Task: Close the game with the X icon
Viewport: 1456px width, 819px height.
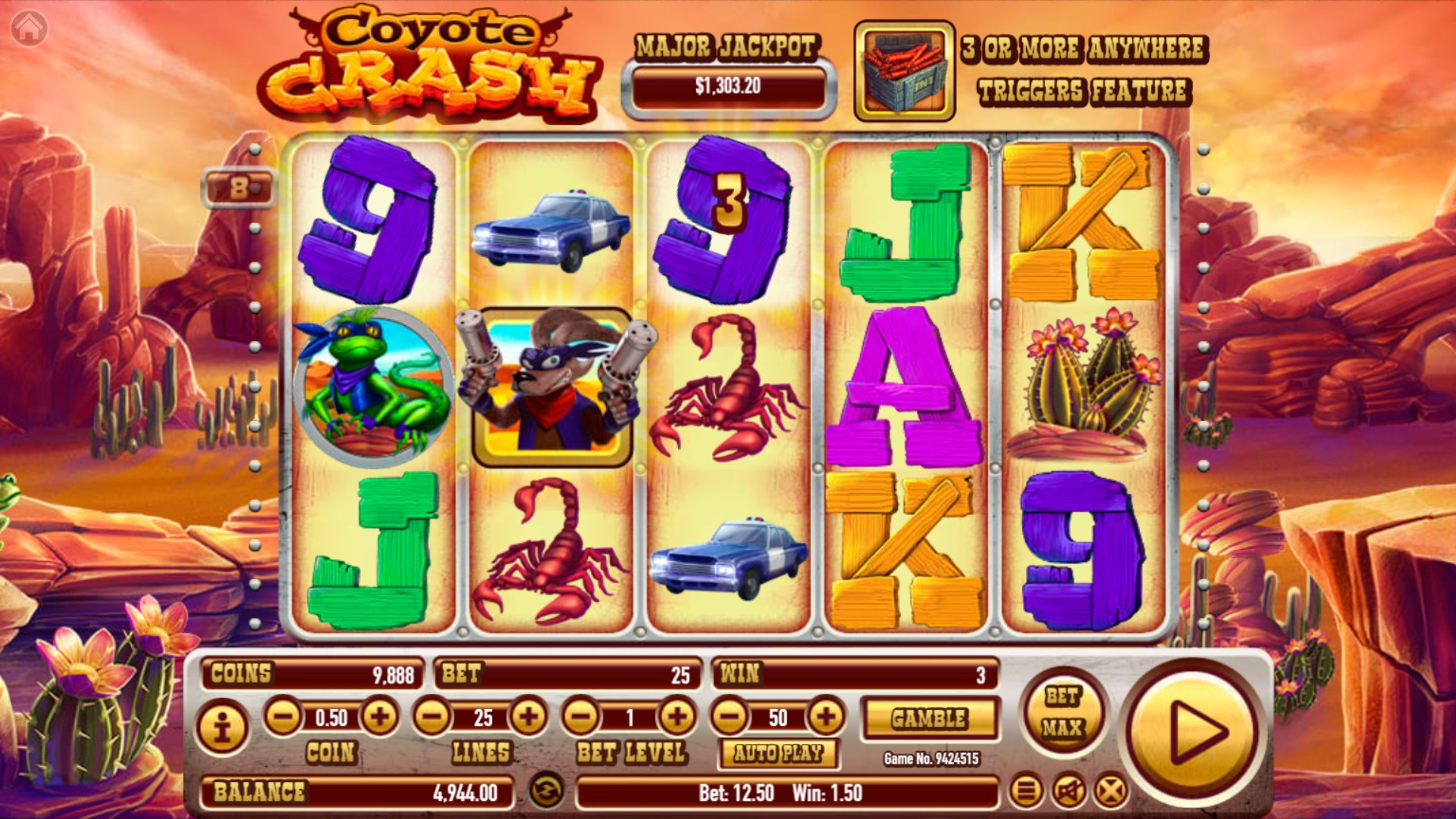Action: (x=1111, y=792)
